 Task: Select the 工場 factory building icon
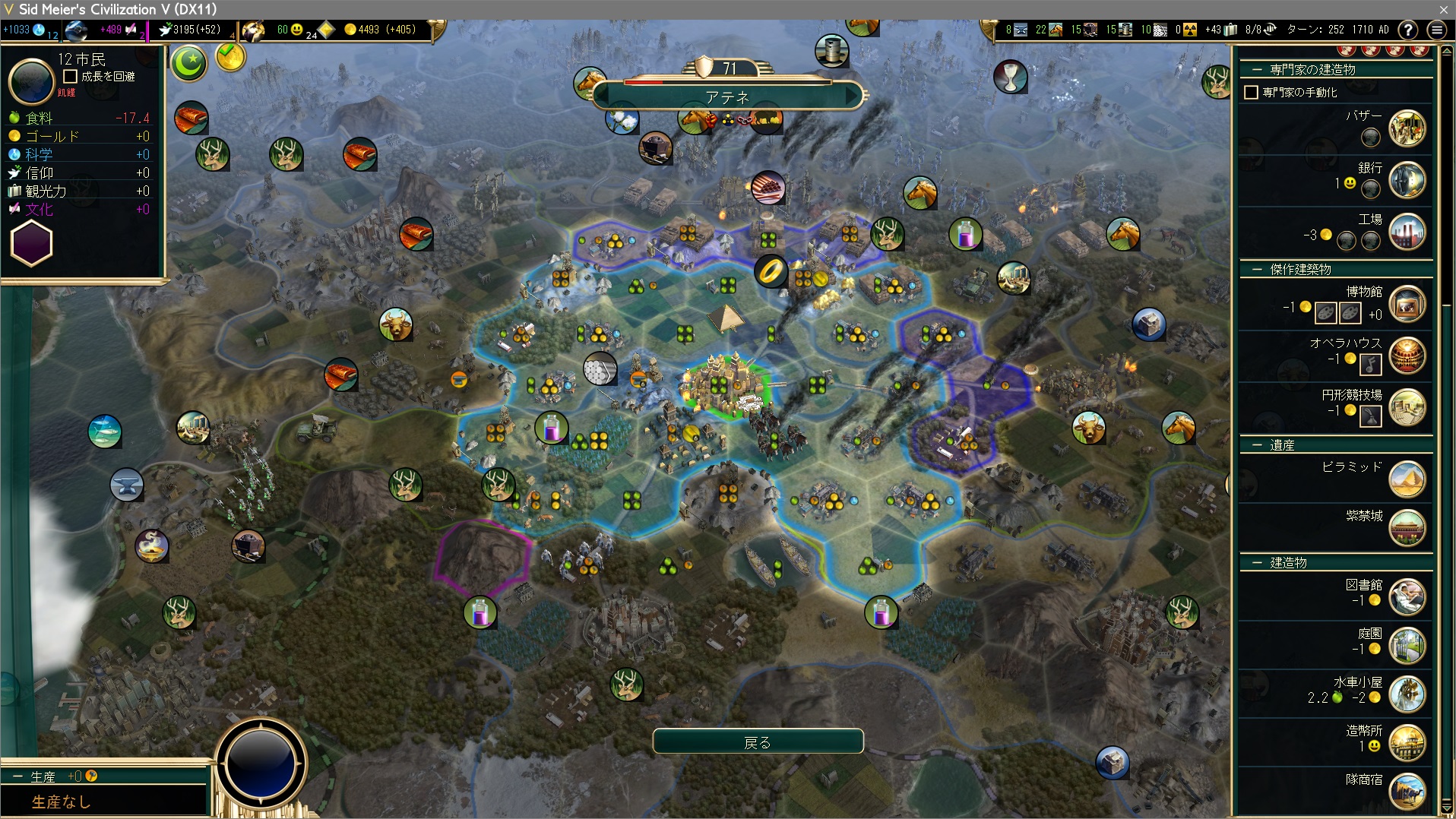coord(1407,232)
